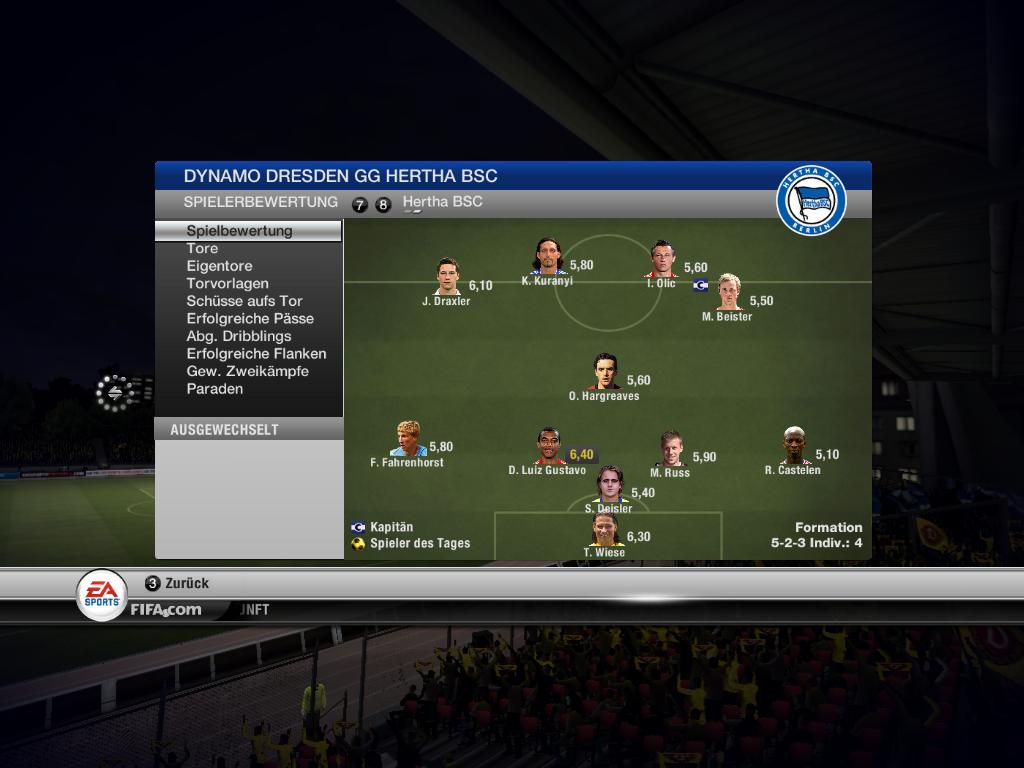Select F. Fahrenhorst on the pitch
The width and height of the screenshot is (1024, 768).
tap(407, 439)
